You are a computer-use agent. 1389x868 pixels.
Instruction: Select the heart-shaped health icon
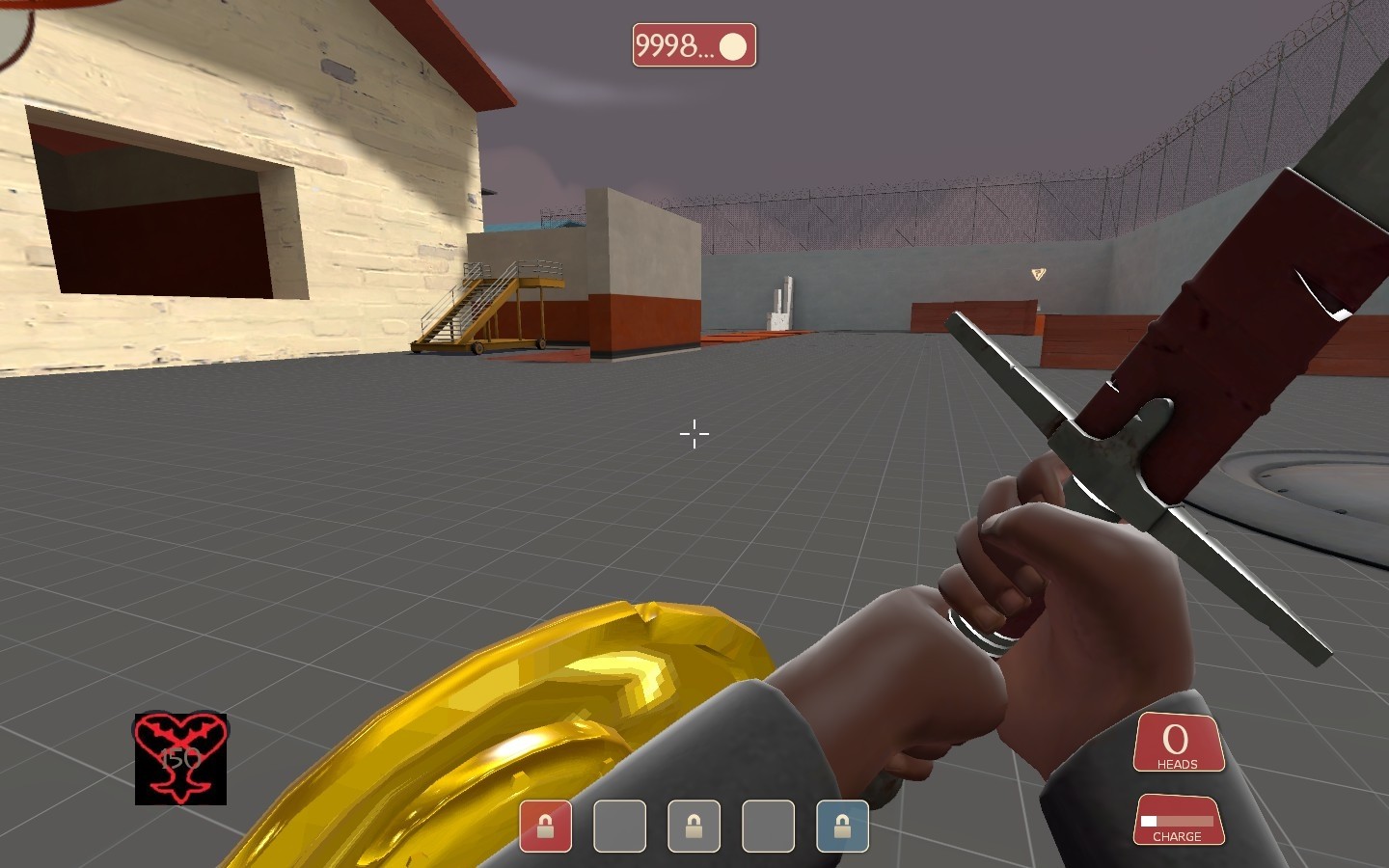point(179,760)
